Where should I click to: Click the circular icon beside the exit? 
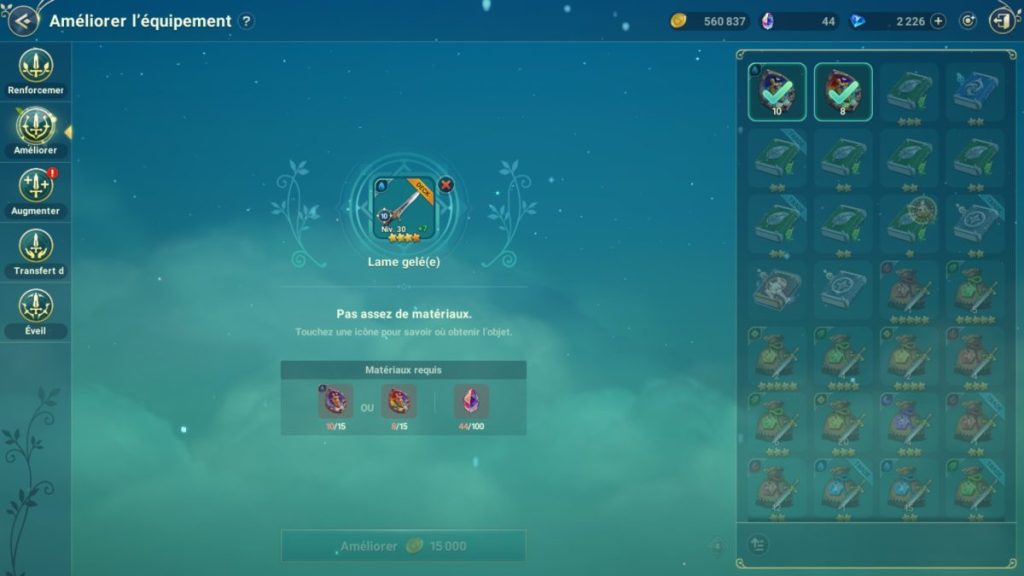[x=967, y=21]
